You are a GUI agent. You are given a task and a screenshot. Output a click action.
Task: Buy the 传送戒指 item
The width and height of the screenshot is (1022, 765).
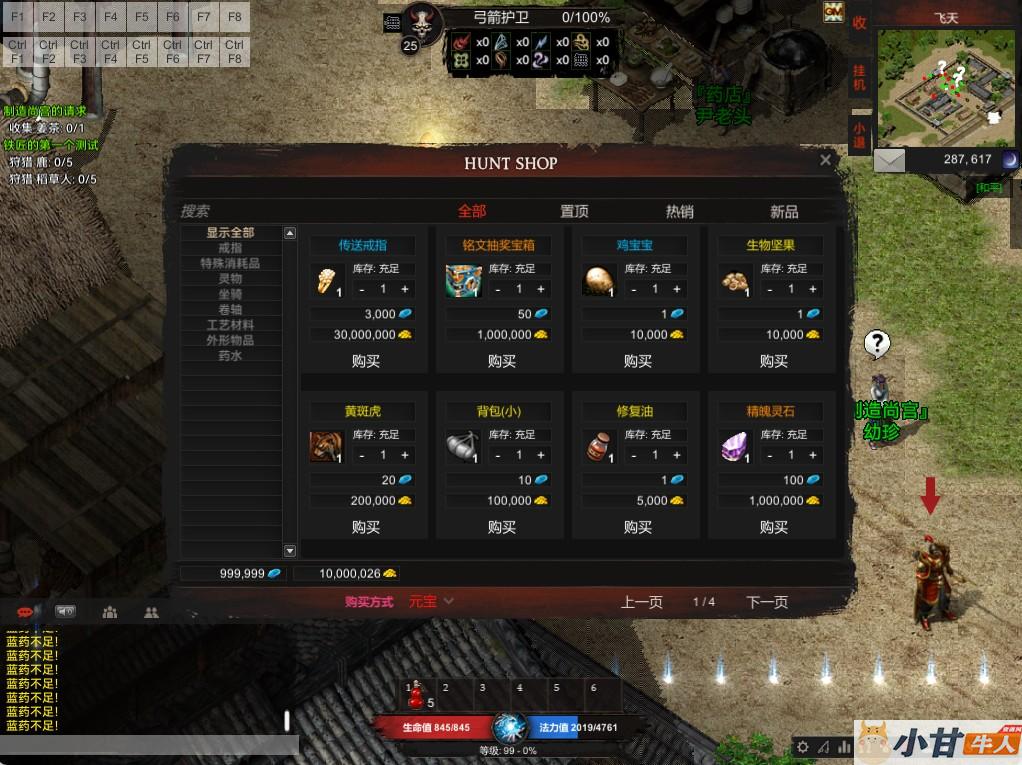click(366, 361)
